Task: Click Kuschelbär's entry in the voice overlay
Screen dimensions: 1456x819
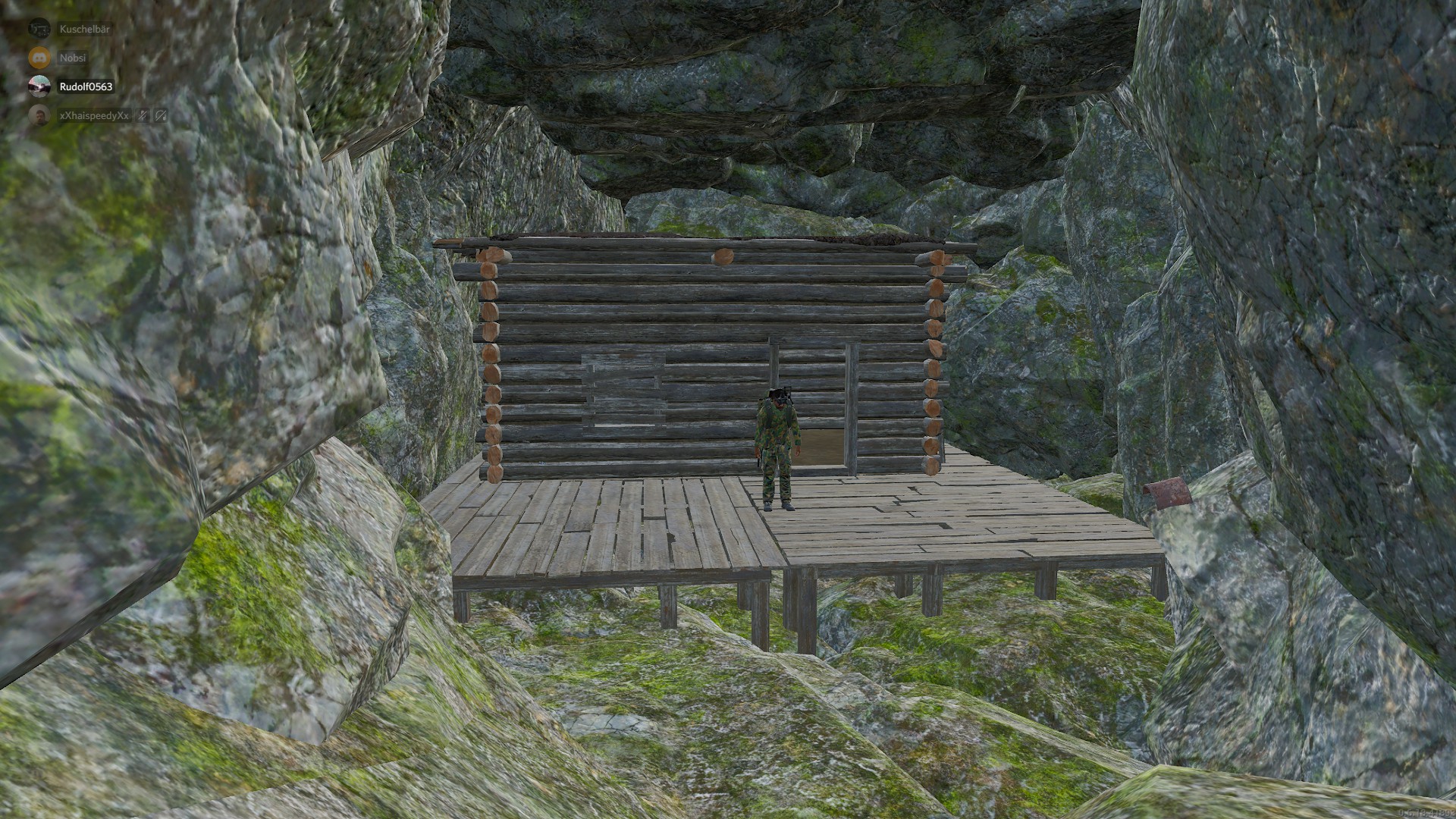Action: click(83, 29)
